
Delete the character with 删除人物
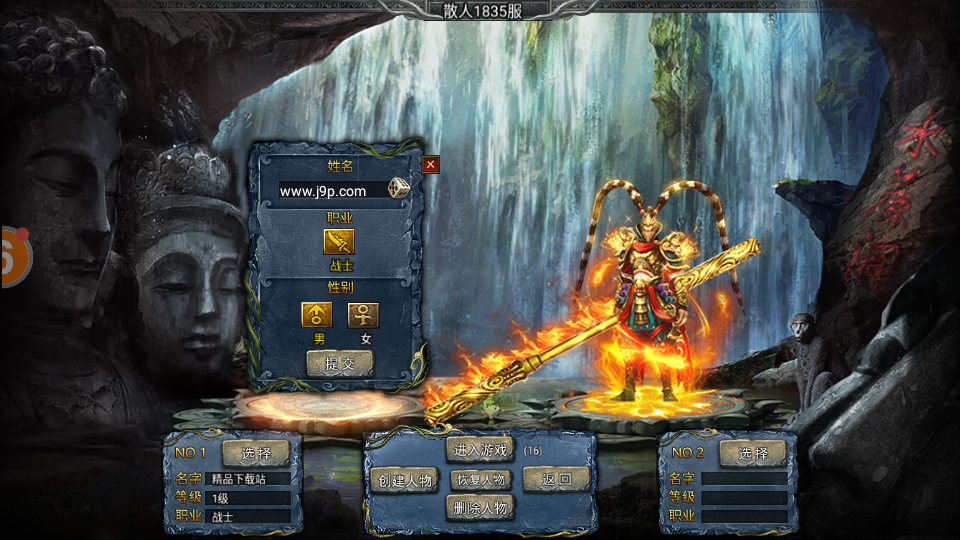480,508
